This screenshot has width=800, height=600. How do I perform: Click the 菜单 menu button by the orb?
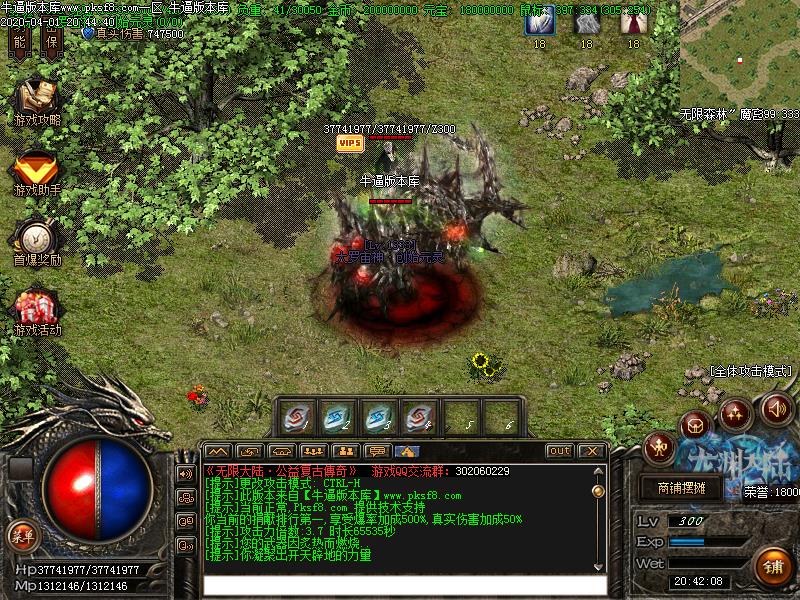point(21,535)
